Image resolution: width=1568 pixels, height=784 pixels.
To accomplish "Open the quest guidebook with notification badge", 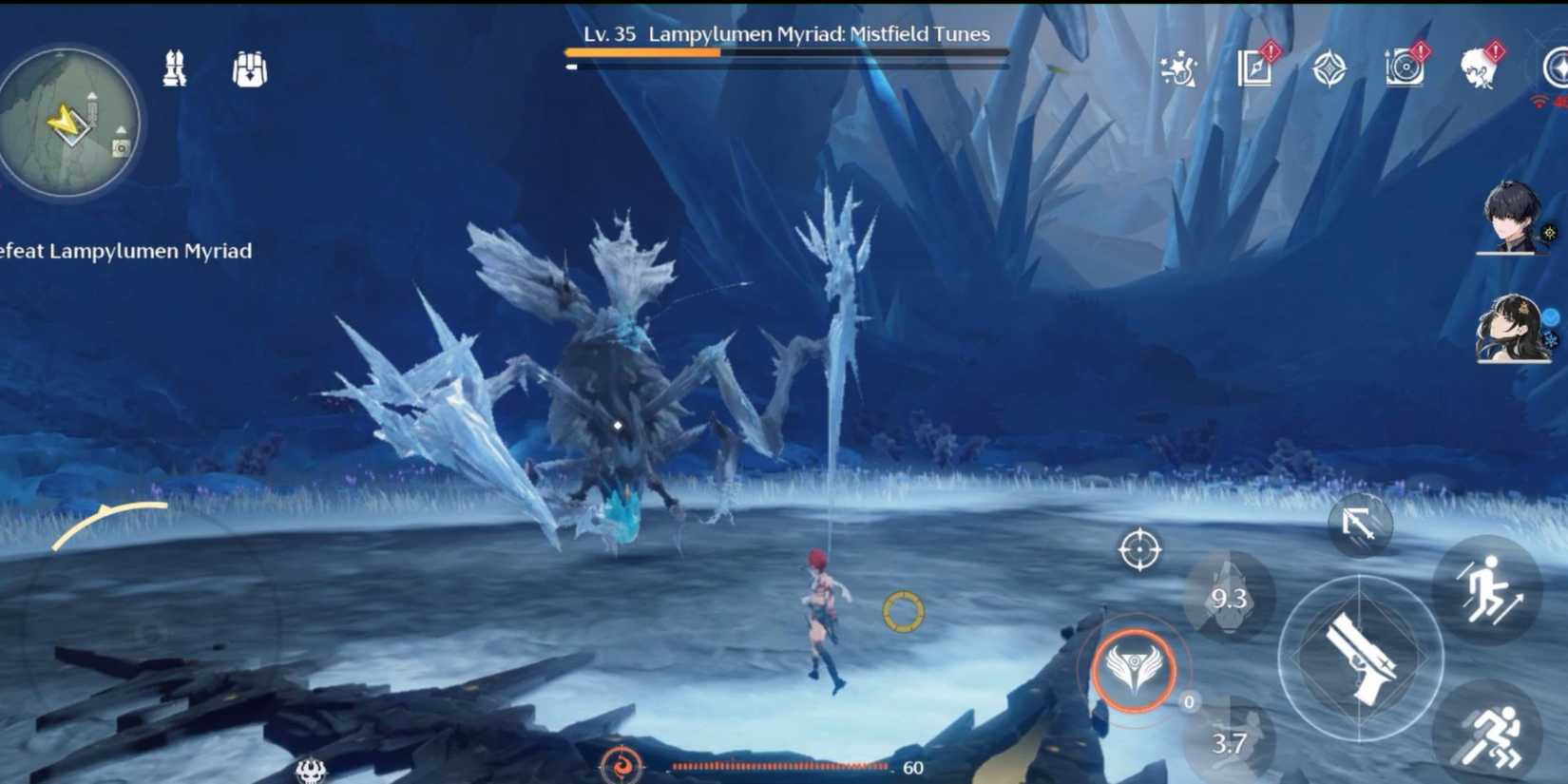I will click(x=1254, y=69).
